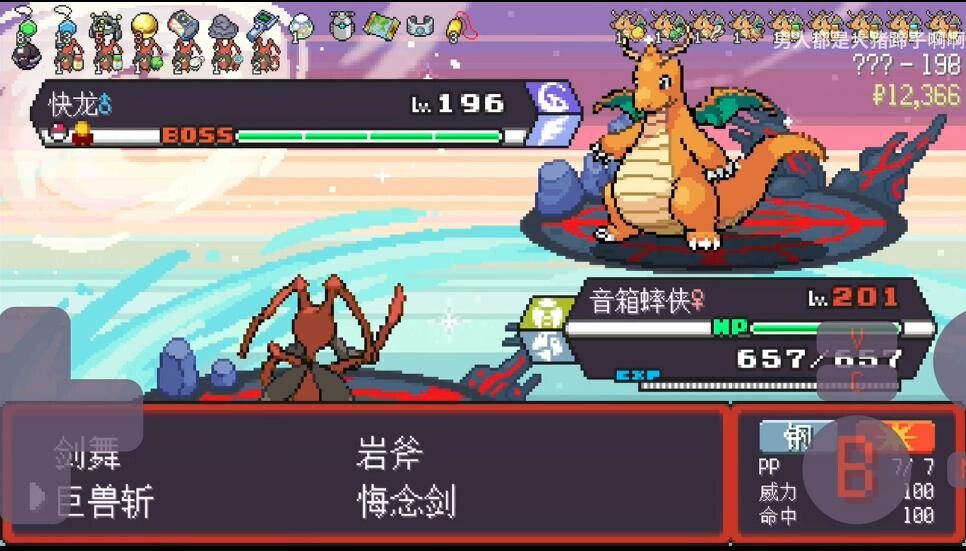
Task: Select the move 剑舞
Action: [88, 455]
